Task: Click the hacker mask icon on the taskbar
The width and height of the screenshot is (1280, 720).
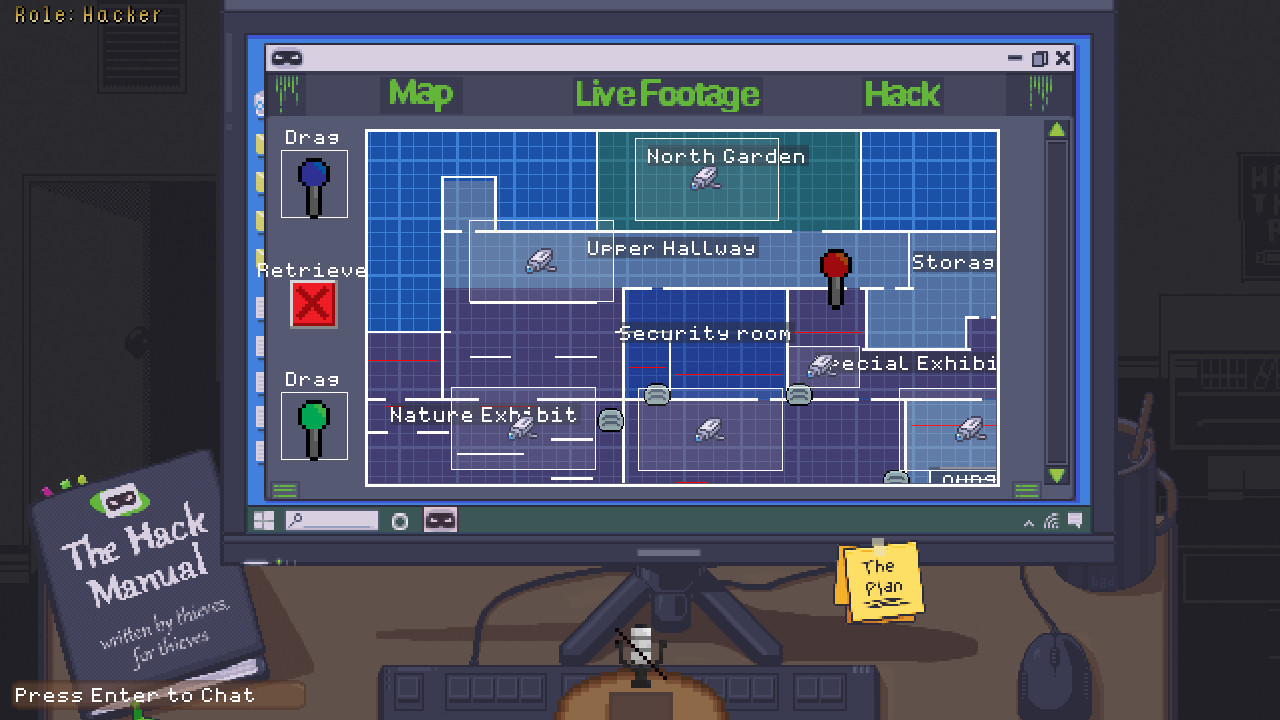Action: pos(439,519)
